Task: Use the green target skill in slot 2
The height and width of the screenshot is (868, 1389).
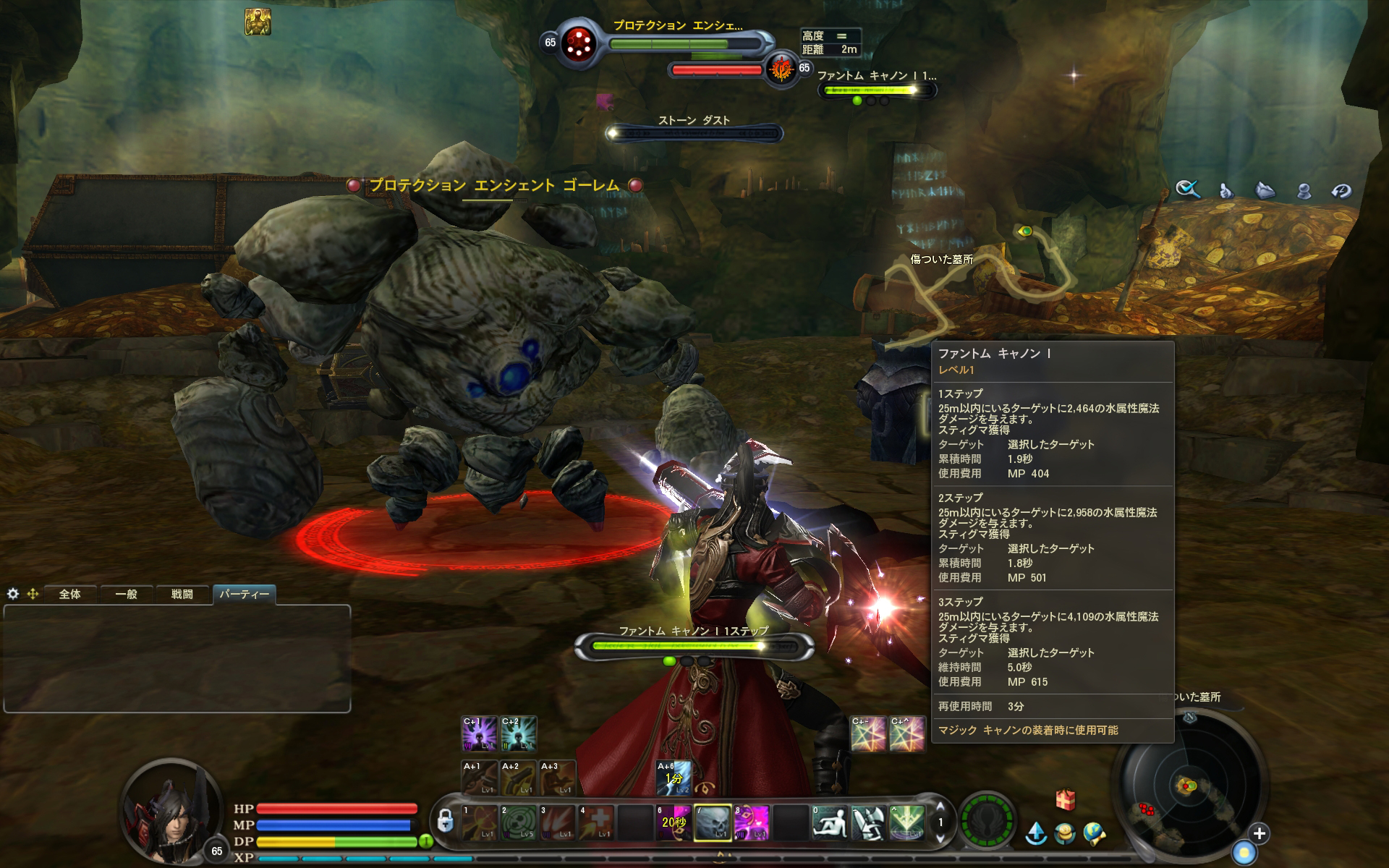Action: [x=519, y=823]
